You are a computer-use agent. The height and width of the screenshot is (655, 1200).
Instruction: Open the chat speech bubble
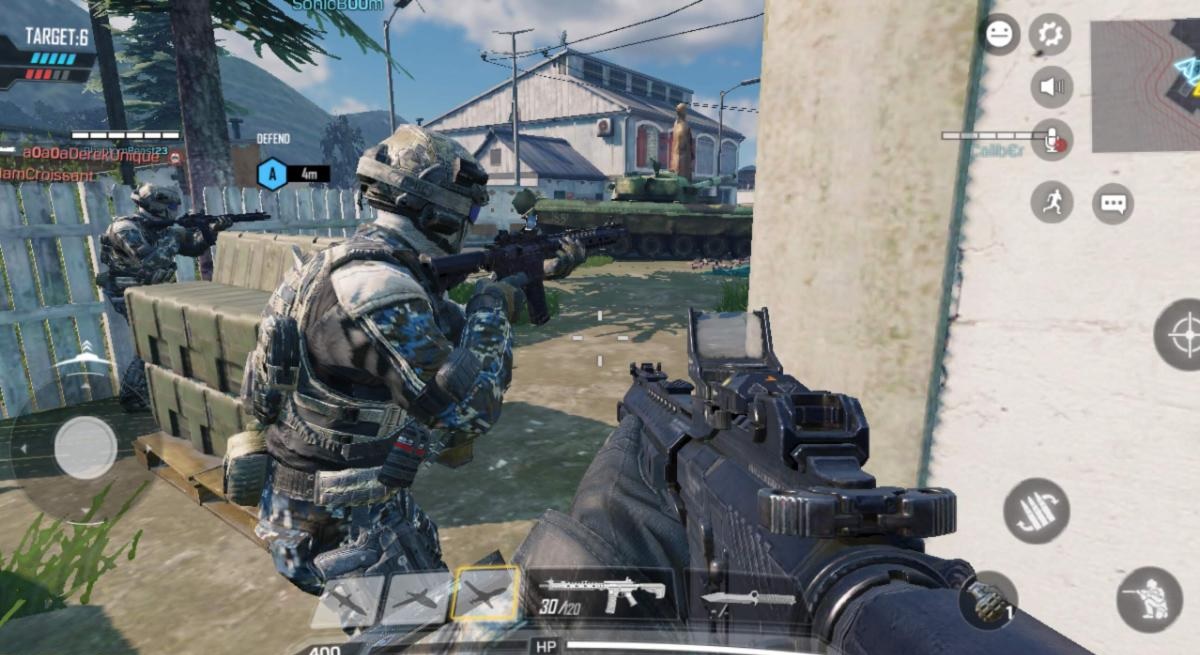pyautogui.click(x=1113, y=203)
